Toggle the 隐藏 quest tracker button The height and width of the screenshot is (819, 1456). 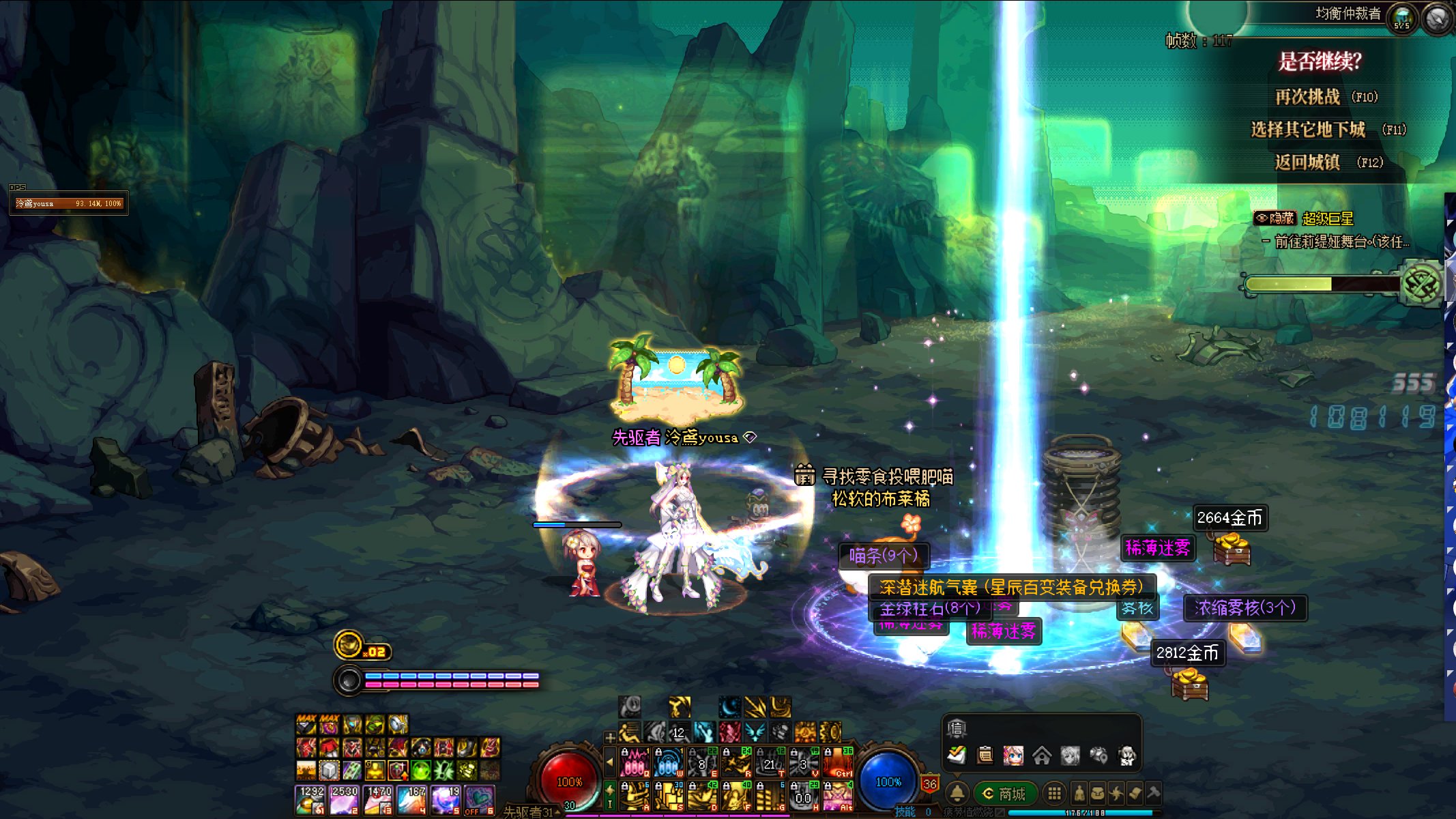tap(1275, 218)
